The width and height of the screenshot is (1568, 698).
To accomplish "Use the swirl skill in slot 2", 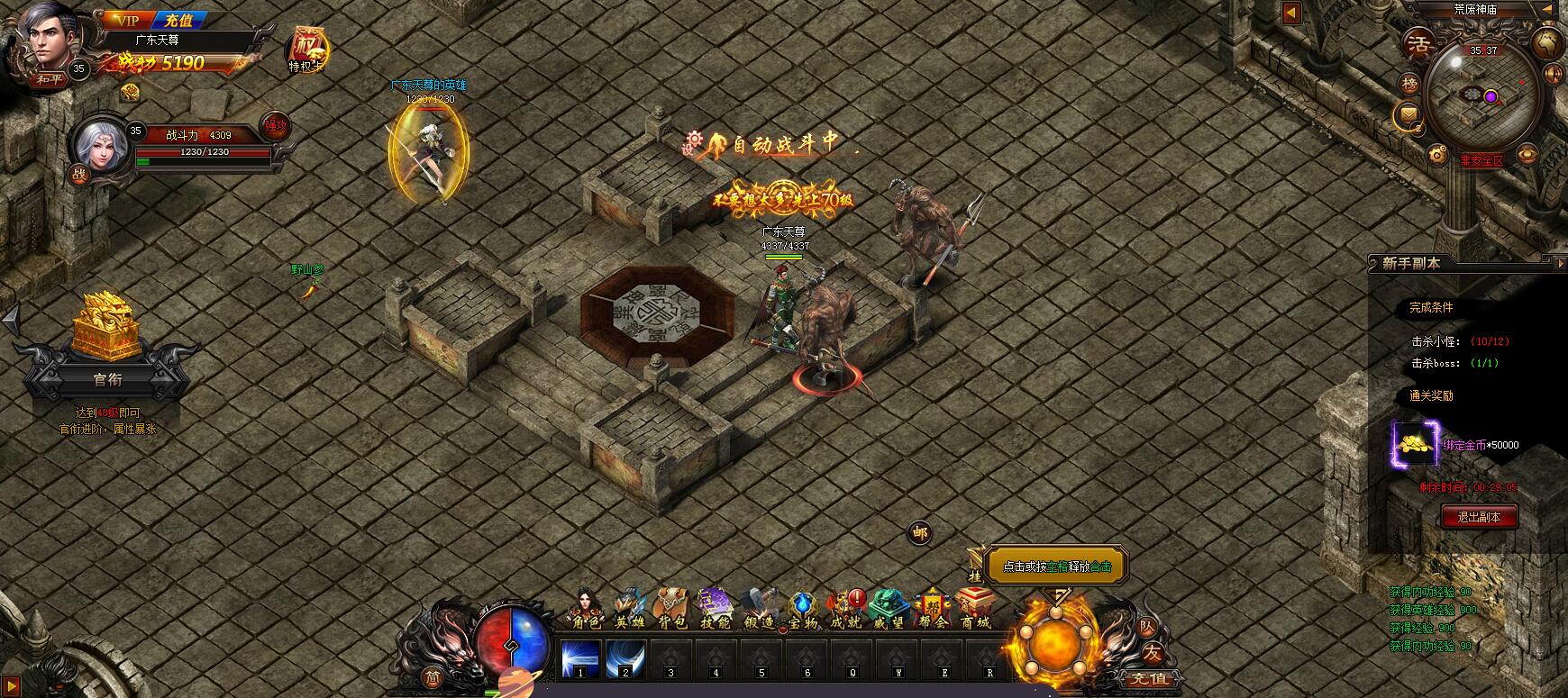I will 625,658.
